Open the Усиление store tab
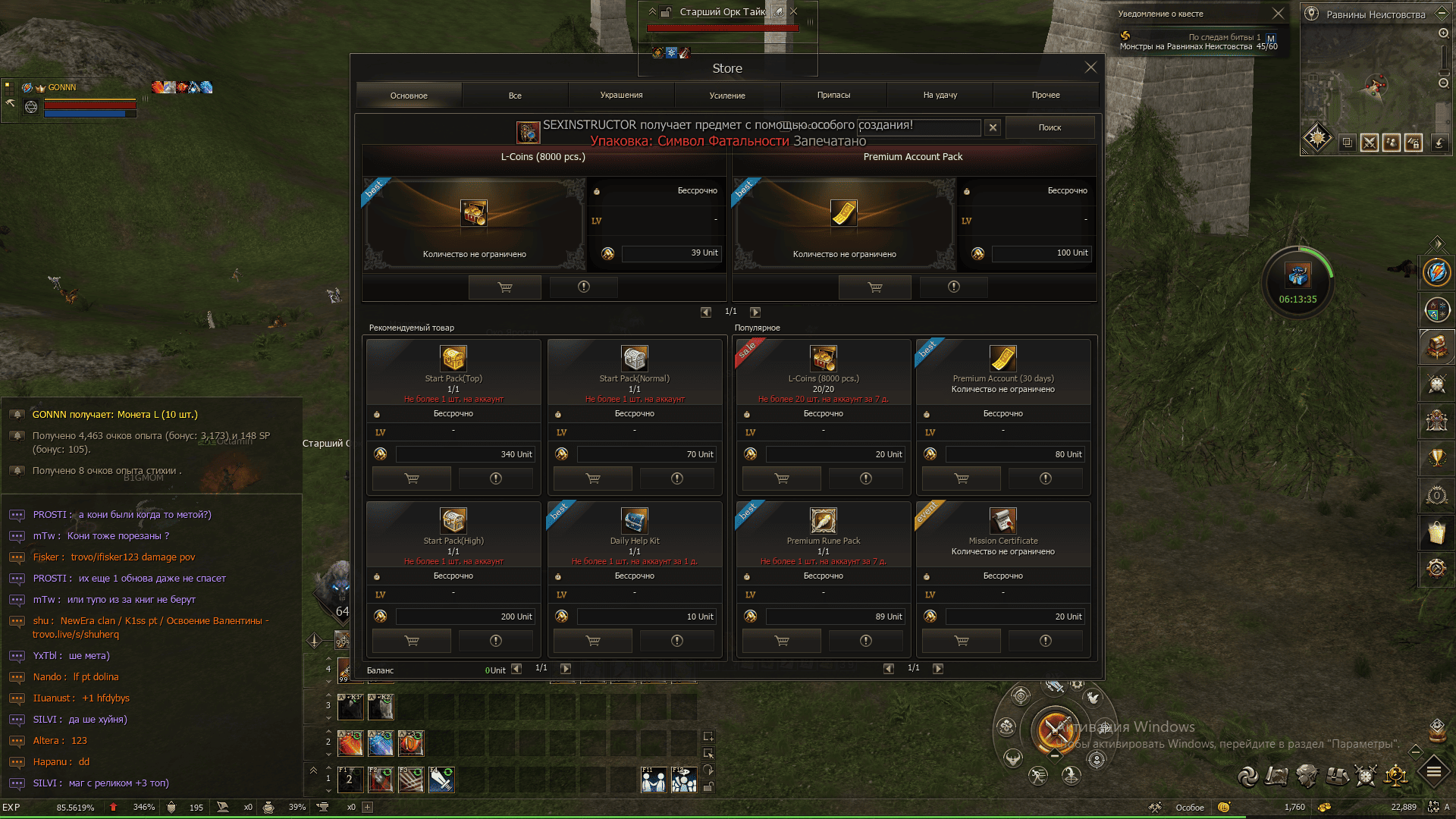Screen dimensions: 1456x819 click(x=727, y=96)
